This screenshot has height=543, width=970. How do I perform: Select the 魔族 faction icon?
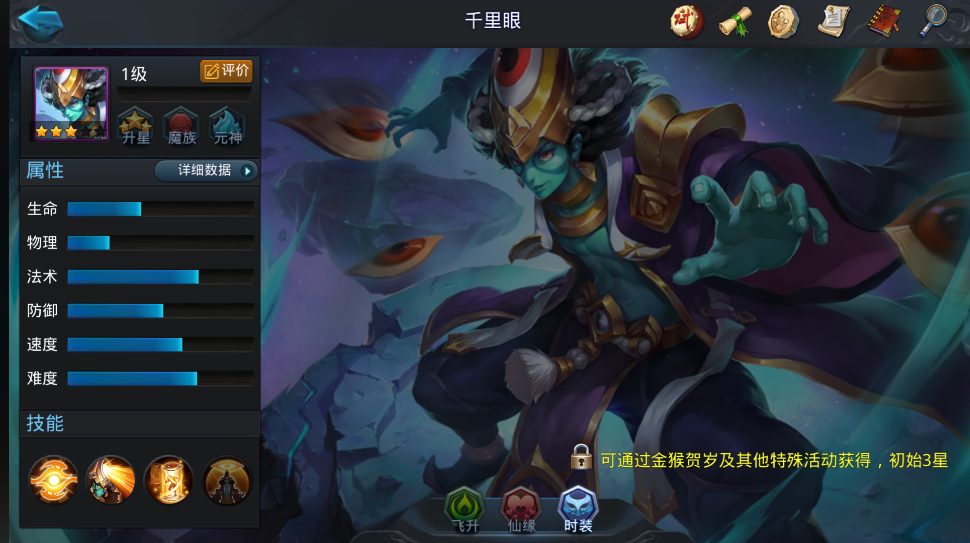click(x=181, y=126)
